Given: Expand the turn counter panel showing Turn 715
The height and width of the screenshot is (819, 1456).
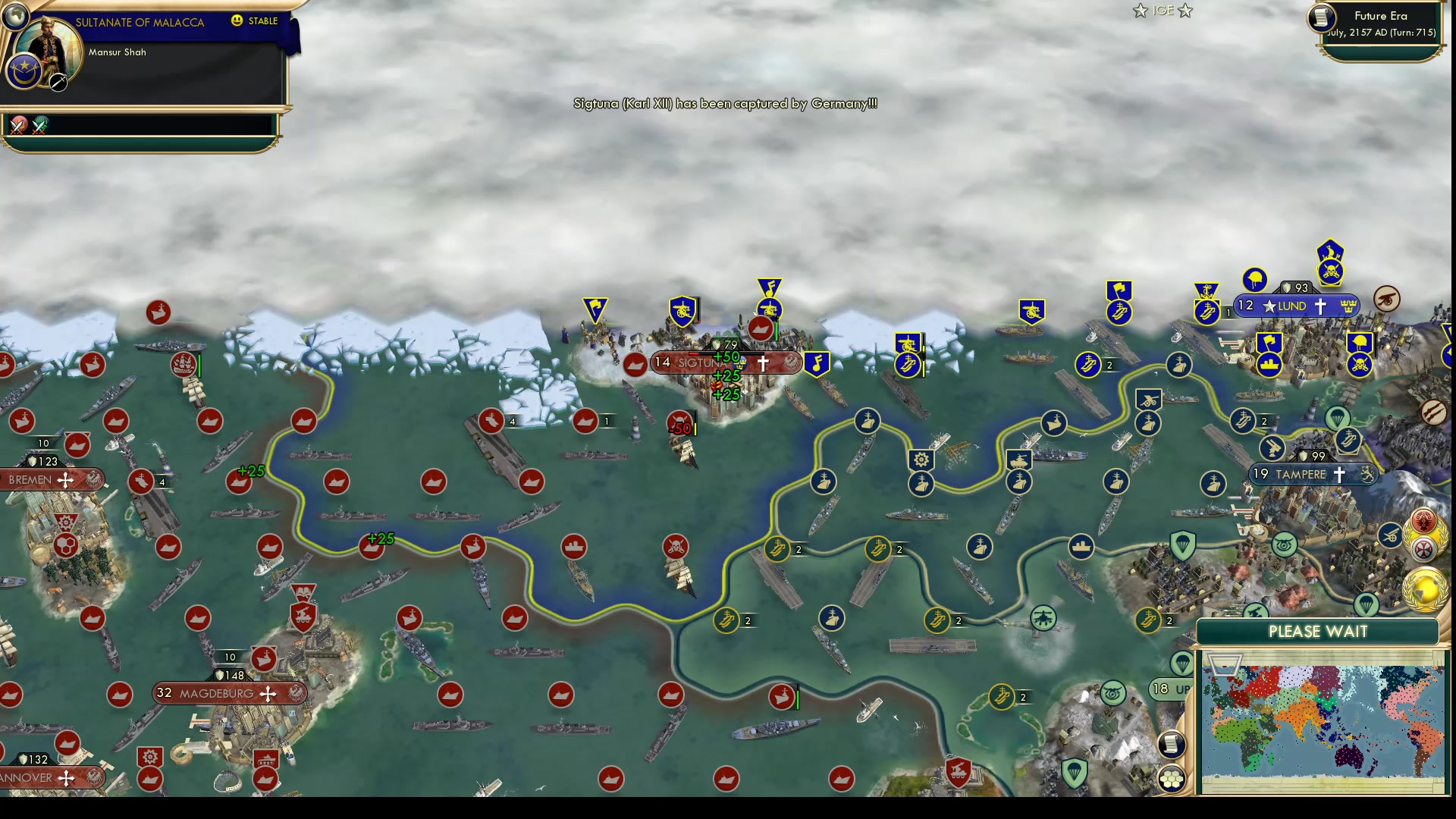Looking at the screenshot, I should [x=1380, y=32].
